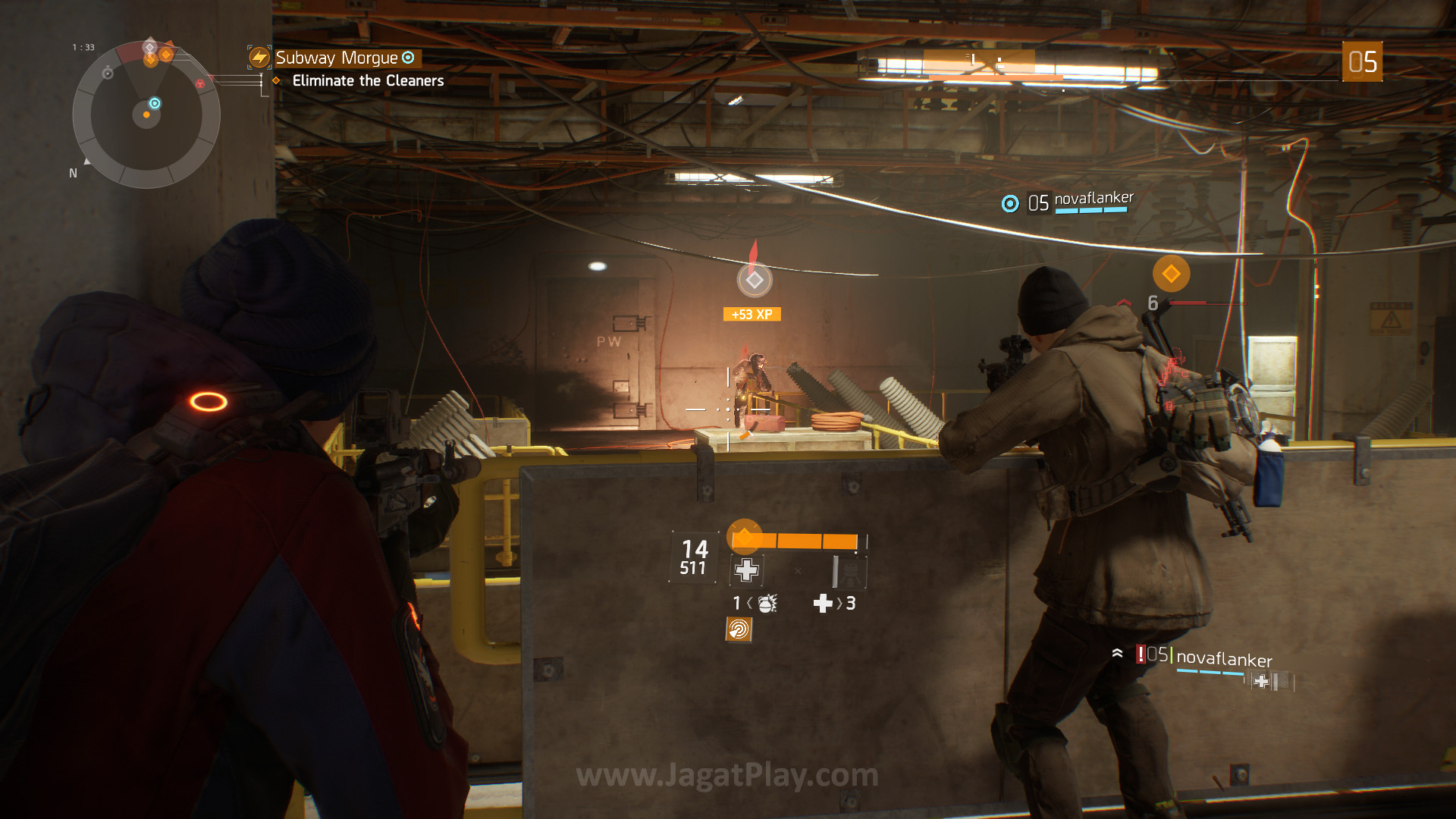Viewport: 1456px width, 819px height.
Task: Click the orange diamond enemy marker
Action: 1171,274
